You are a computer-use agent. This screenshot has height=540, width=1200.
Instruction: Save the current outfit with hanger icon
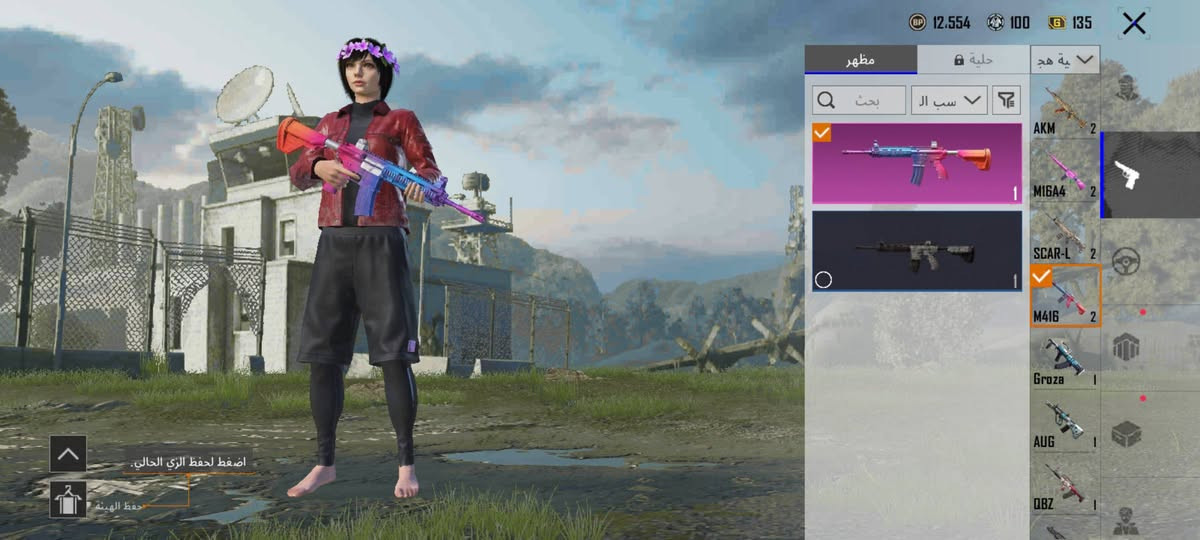tap(68, 498)
